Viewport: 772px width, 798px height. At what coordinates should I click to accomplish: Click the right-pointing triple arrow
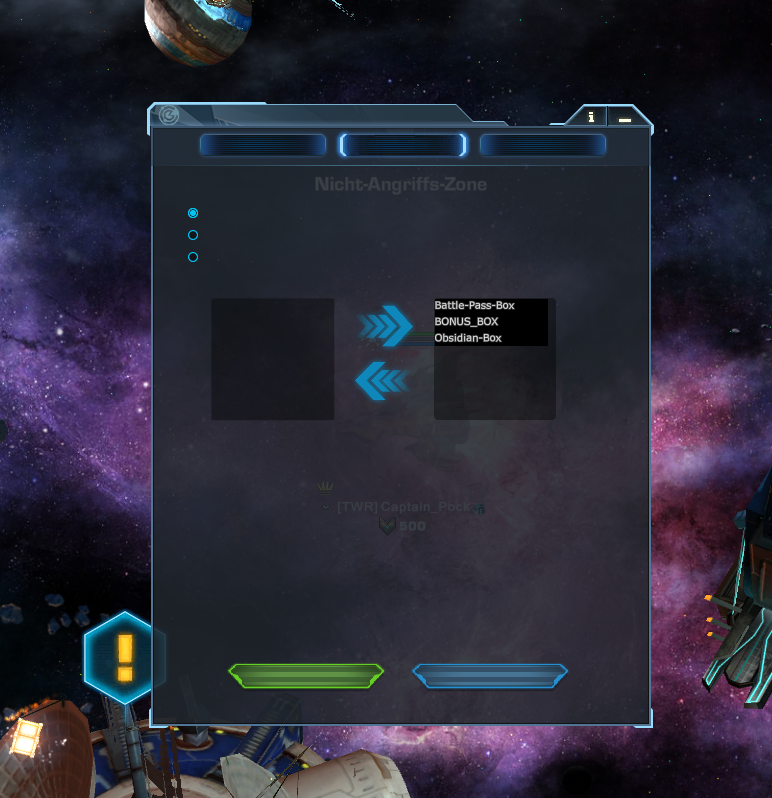pos(385,326)
